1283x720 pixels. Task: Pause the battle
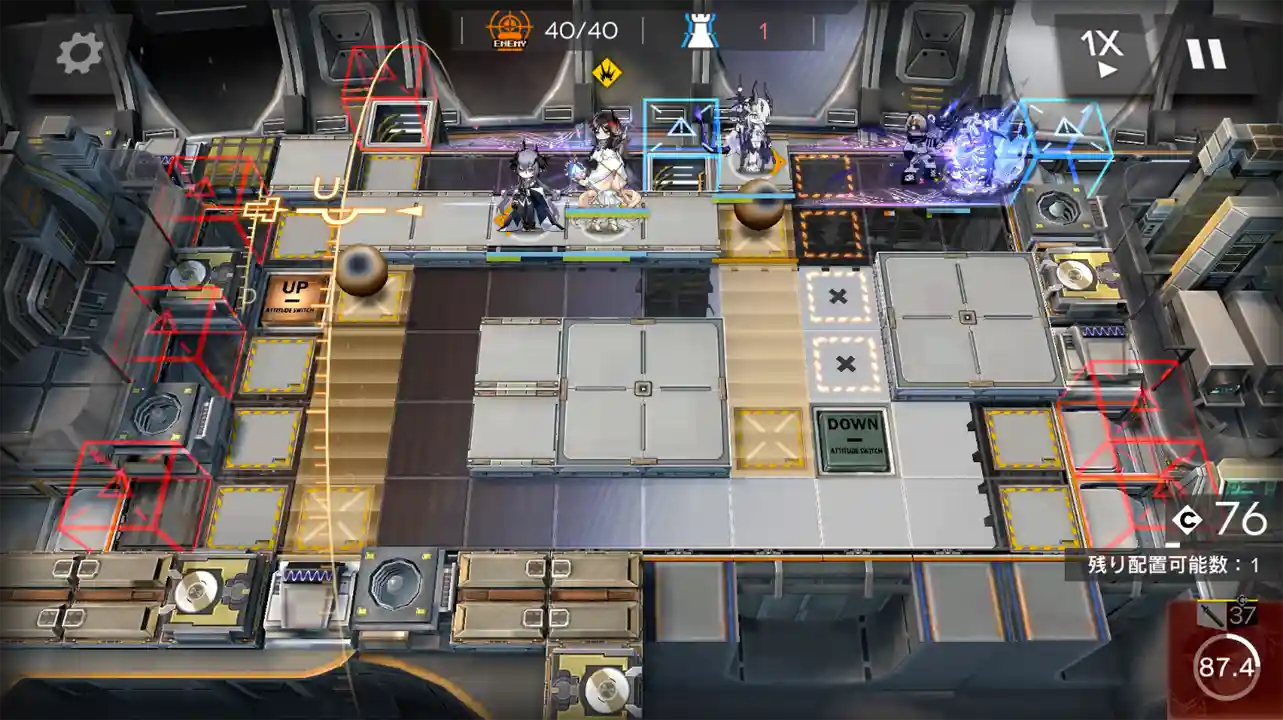[x=1207, y=53]
